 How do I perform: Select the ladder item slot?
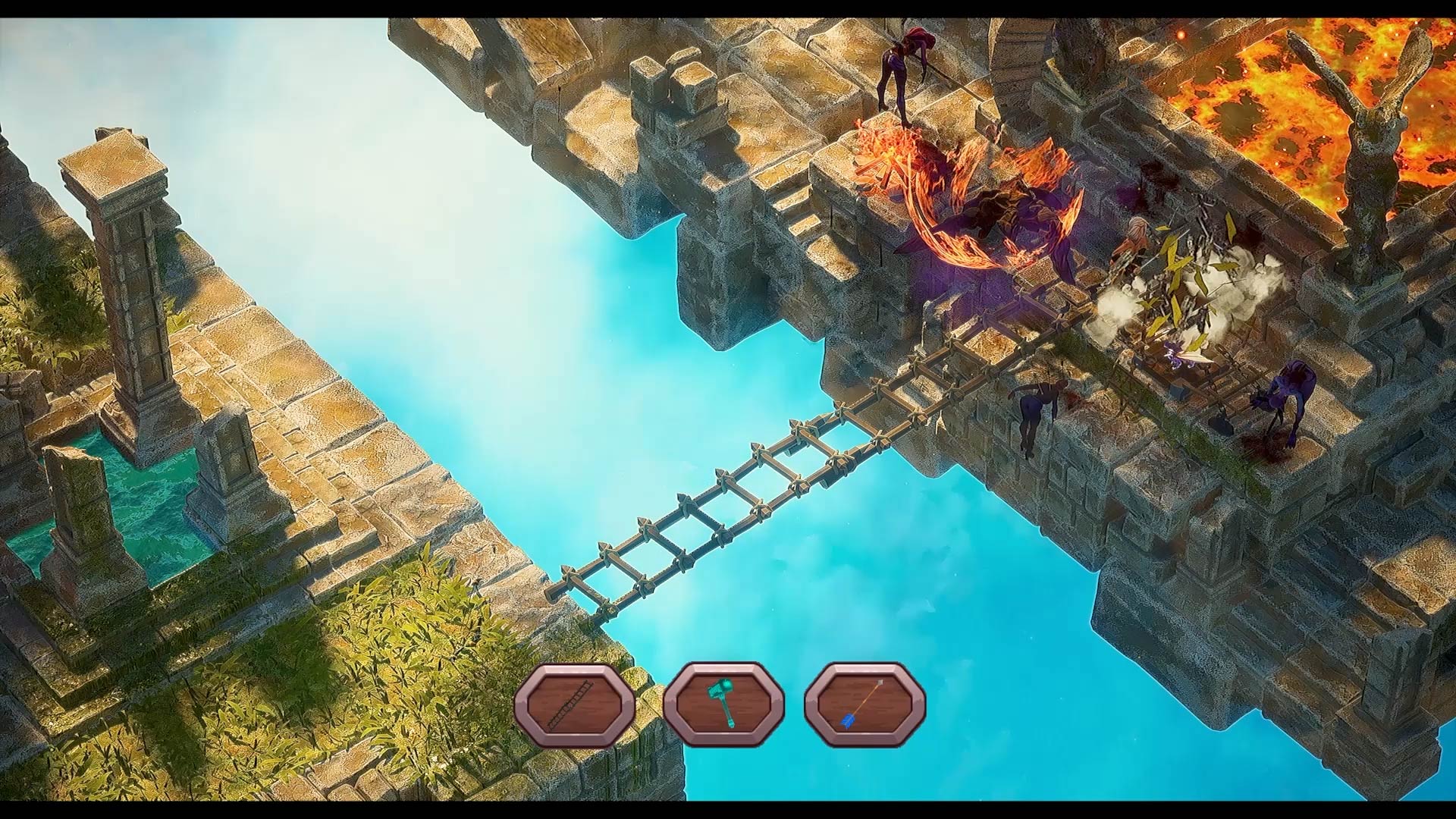tap(575, 704)
